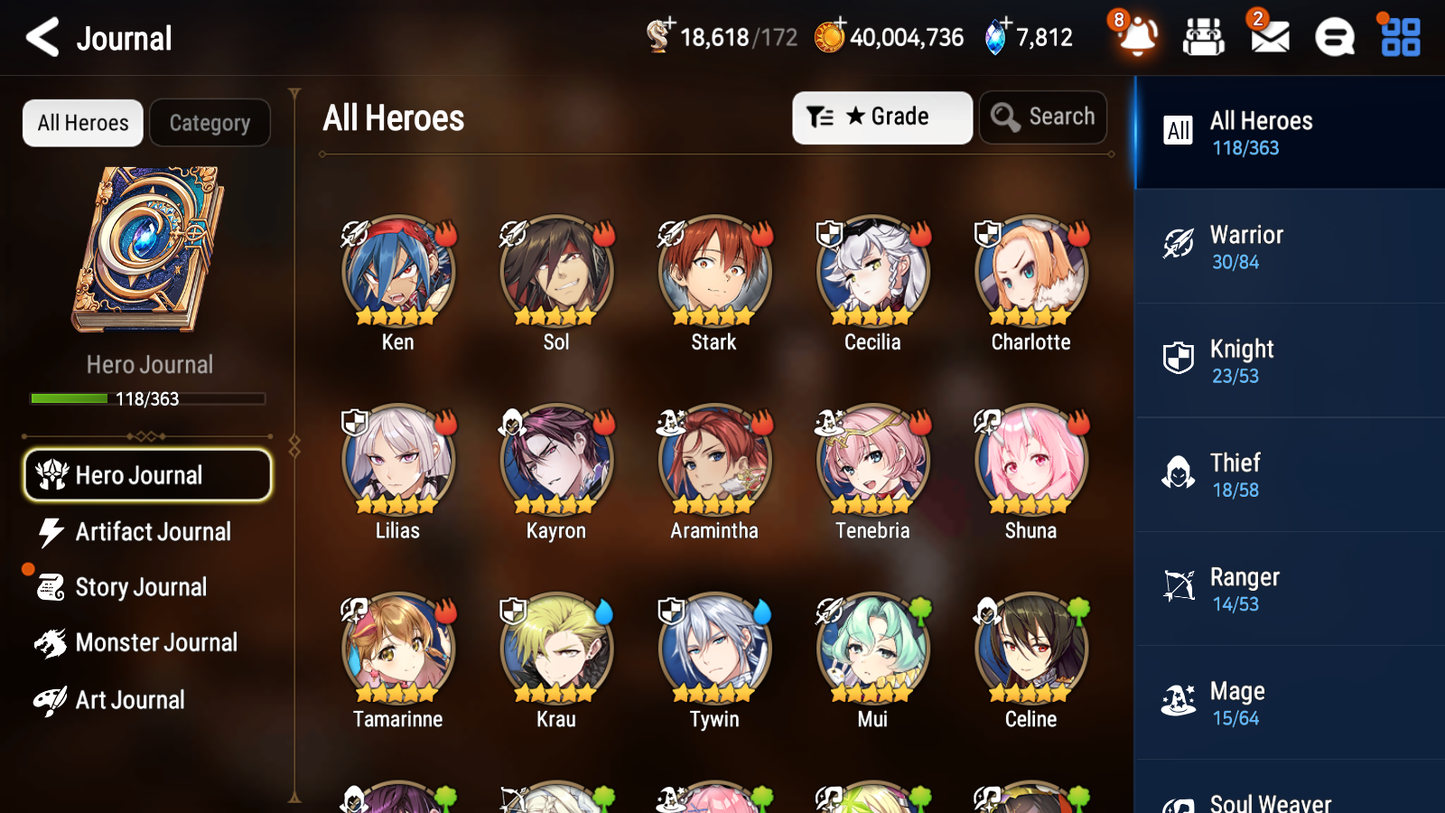The width and height of the screenshot is (1445, 813).
Task: Switch to the Monster Journal
Action: click(157, 643)
